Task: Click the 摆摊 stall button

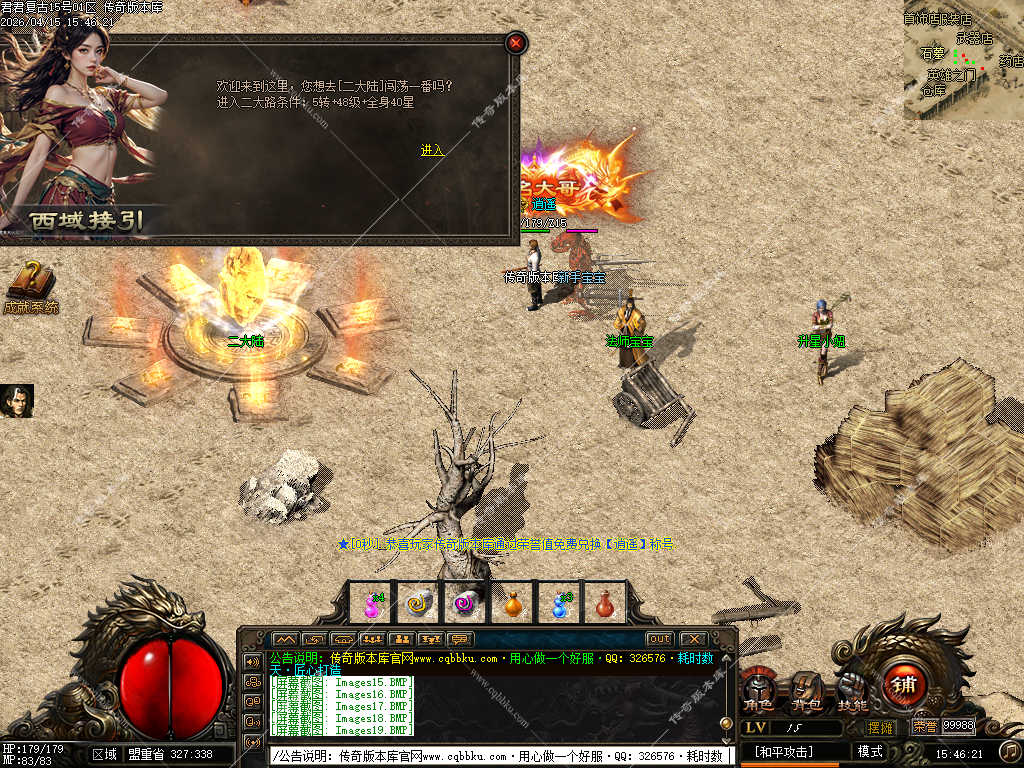Action: click(x=880, y=727)
